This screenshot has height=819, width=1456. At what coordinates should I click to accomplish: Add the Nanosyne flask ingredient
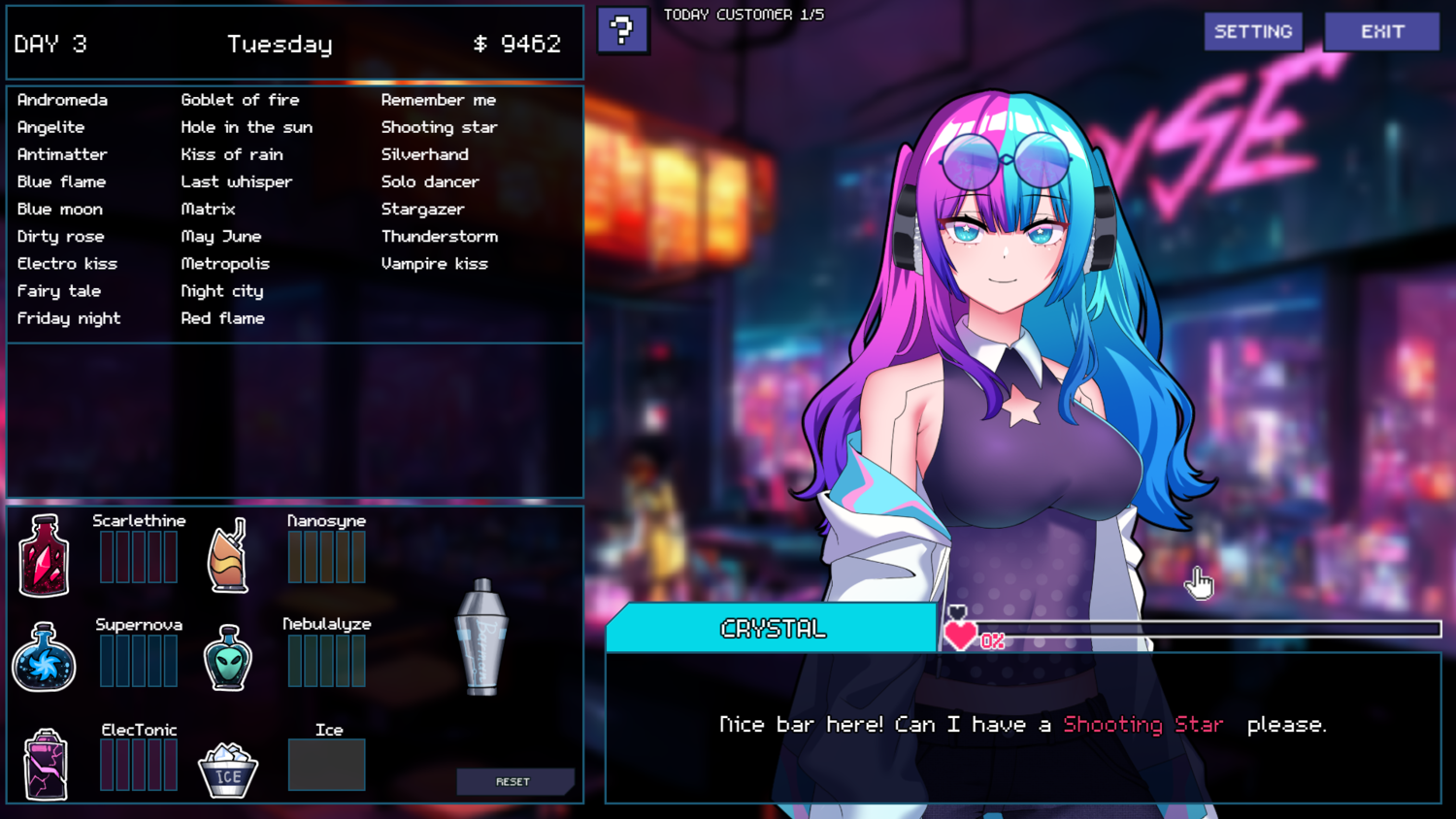pyautogui.click(x=229, y=556)
